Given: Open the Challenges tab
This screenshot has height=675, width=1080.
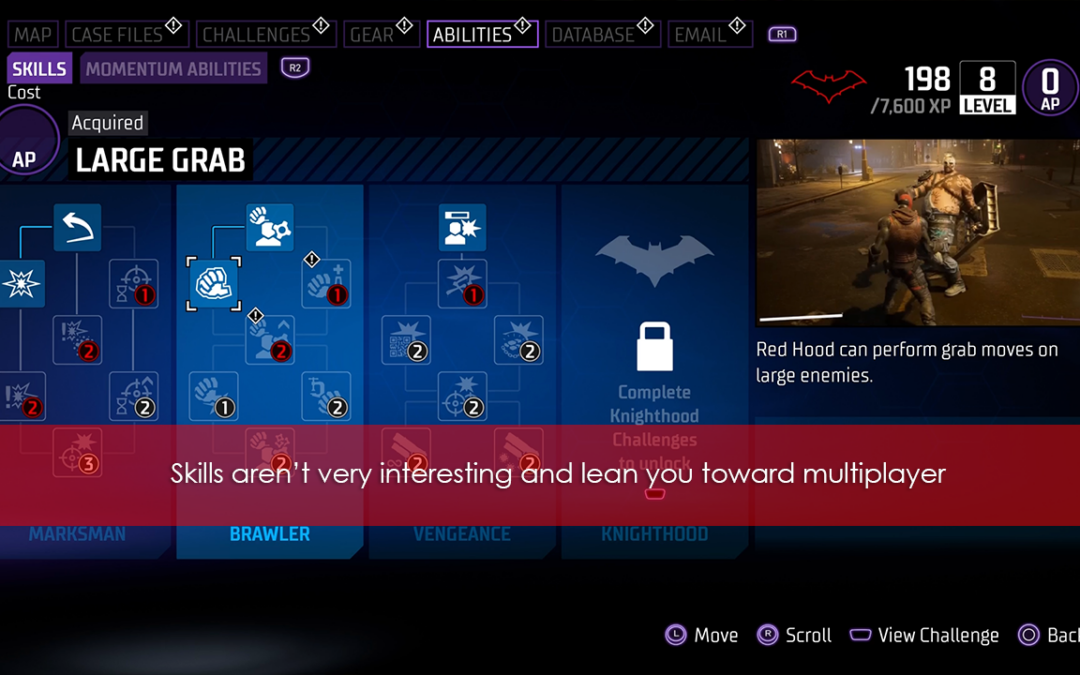Looking at the screenshot, I should pyautogui.click(x=256, y=35).
